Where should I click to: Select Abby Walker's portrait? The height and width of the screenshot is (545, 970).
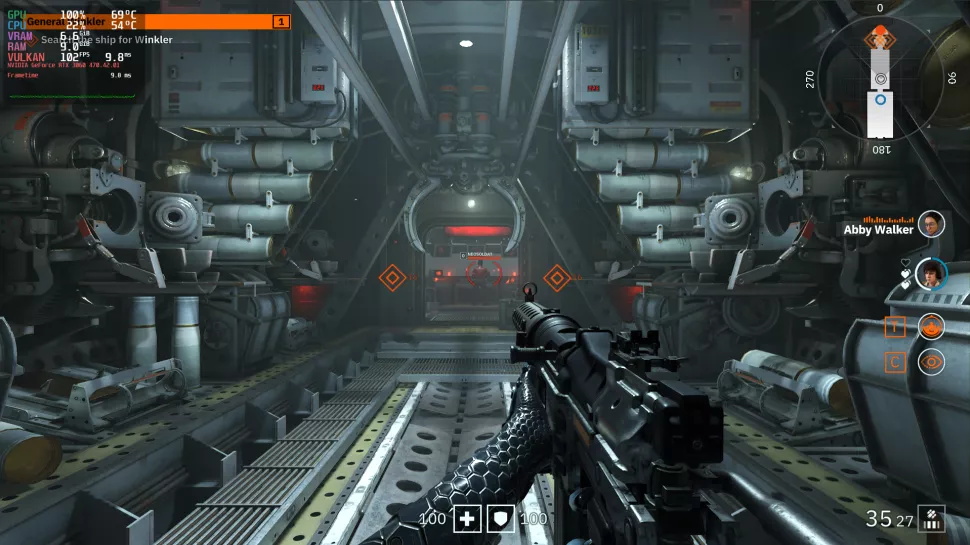tap(931, 224)
